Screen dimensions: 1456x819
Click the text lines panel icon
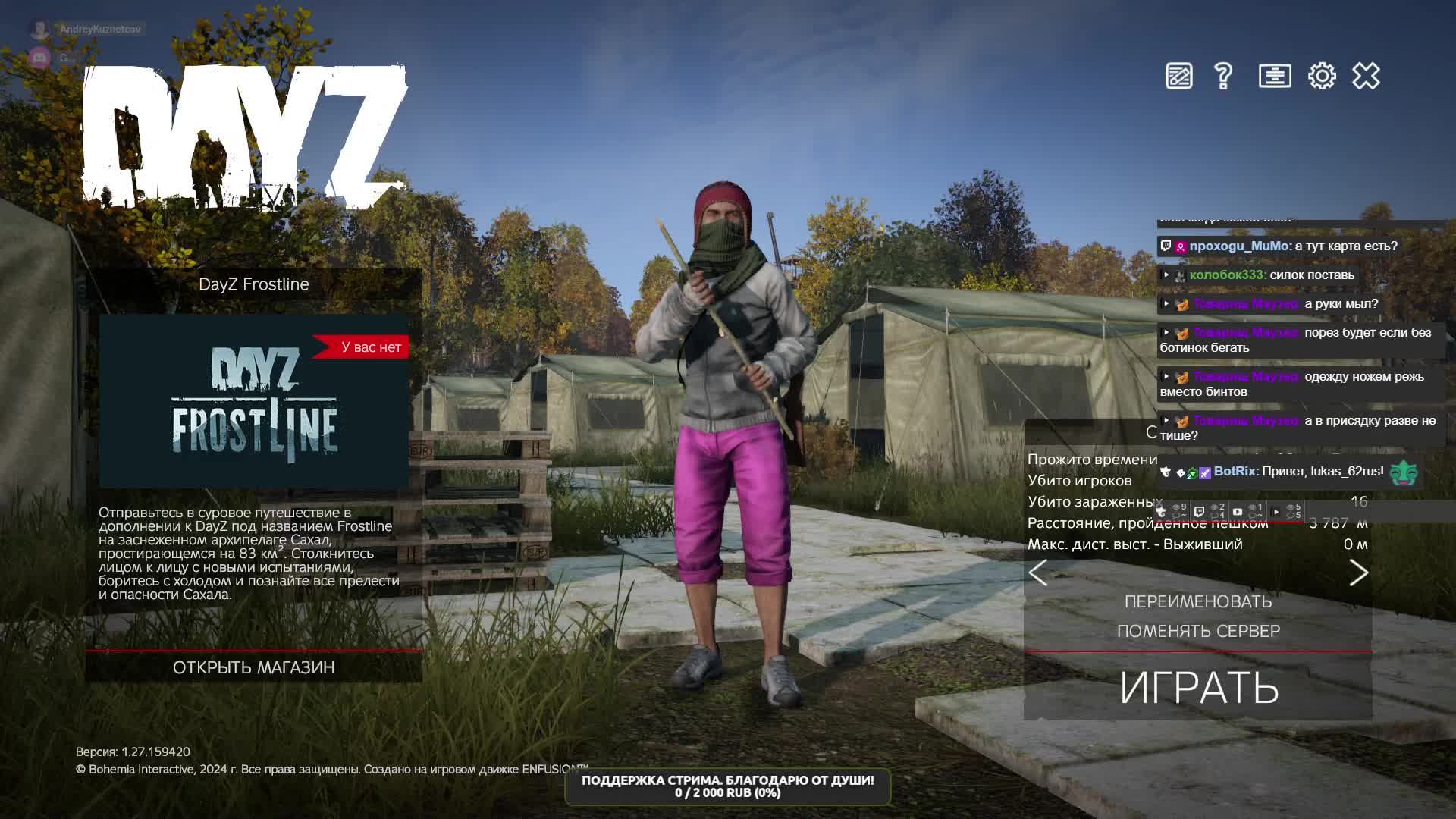click(1275, 76)
